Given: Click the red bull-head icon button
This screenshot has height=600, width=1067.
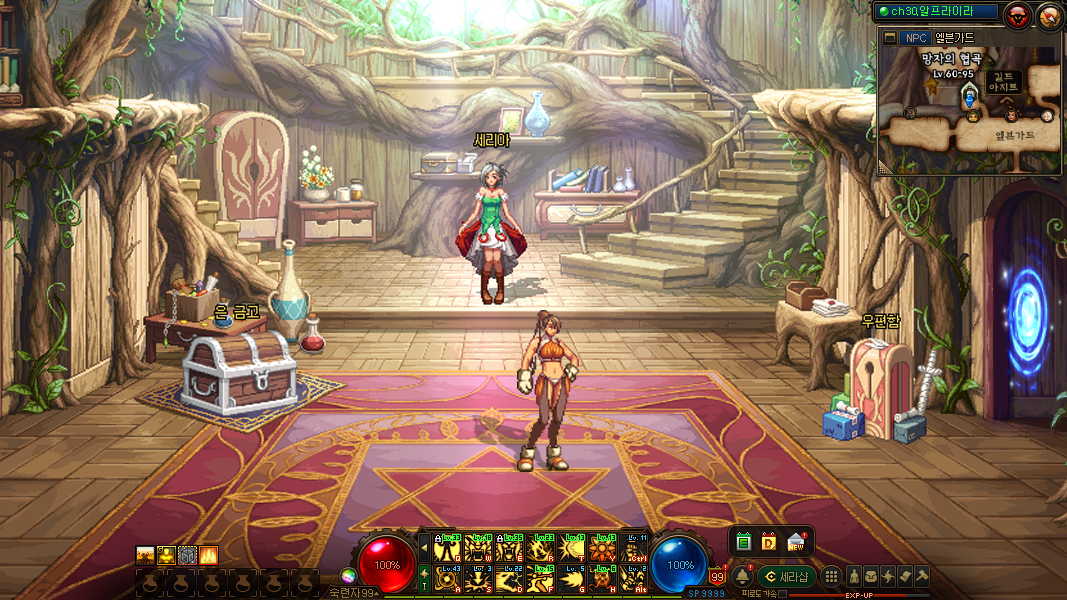Looking at the screenshot, I should [1018, 15].
